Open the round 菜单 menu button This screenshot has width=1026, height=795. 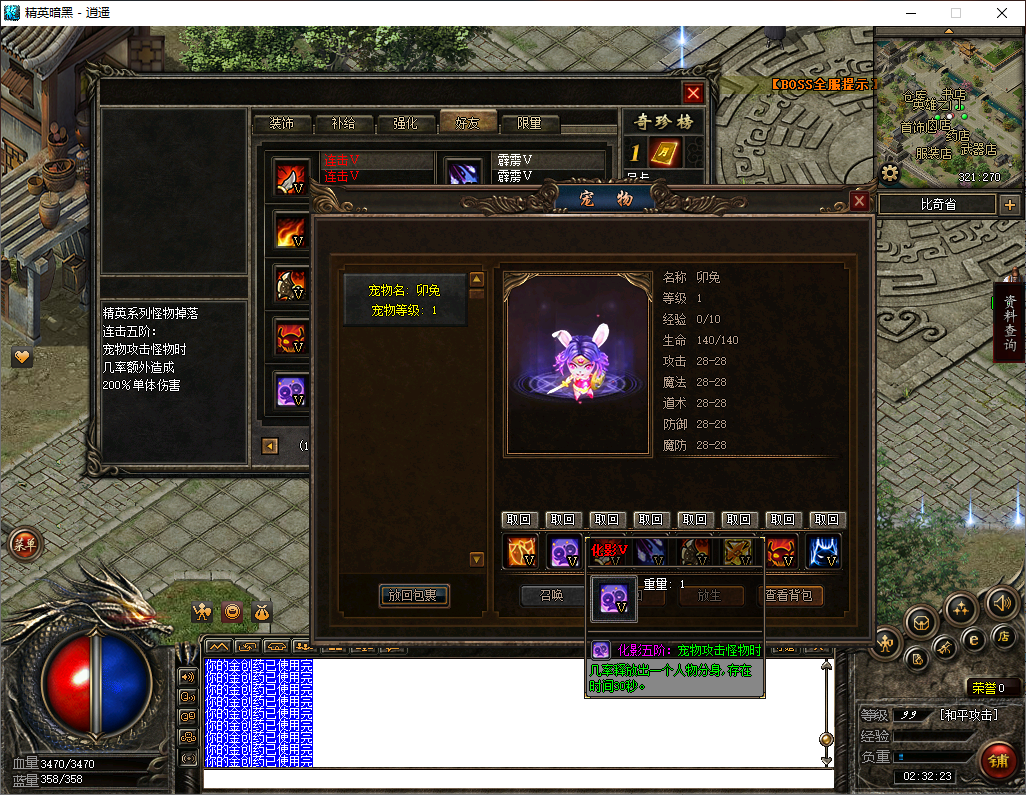coord(24,545)
